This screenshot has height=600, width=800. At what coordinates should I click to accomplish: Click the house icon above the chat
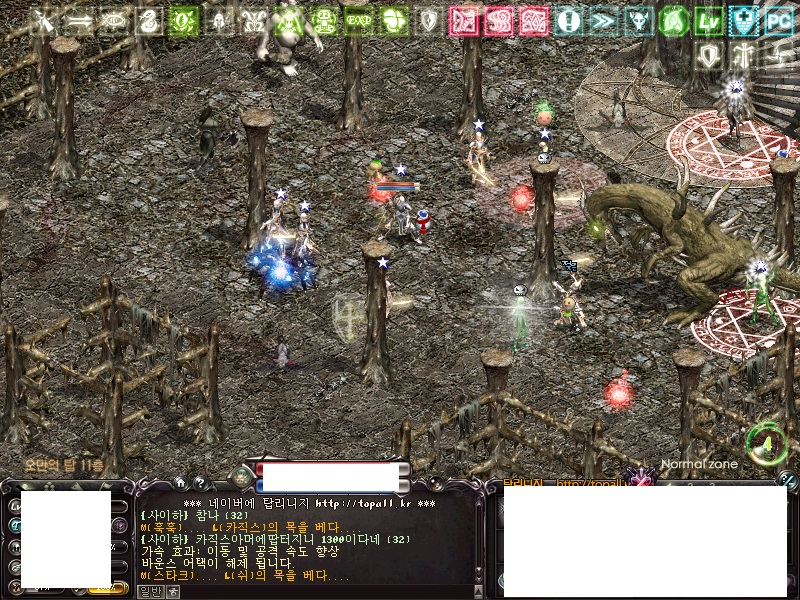tap(180, 482)
